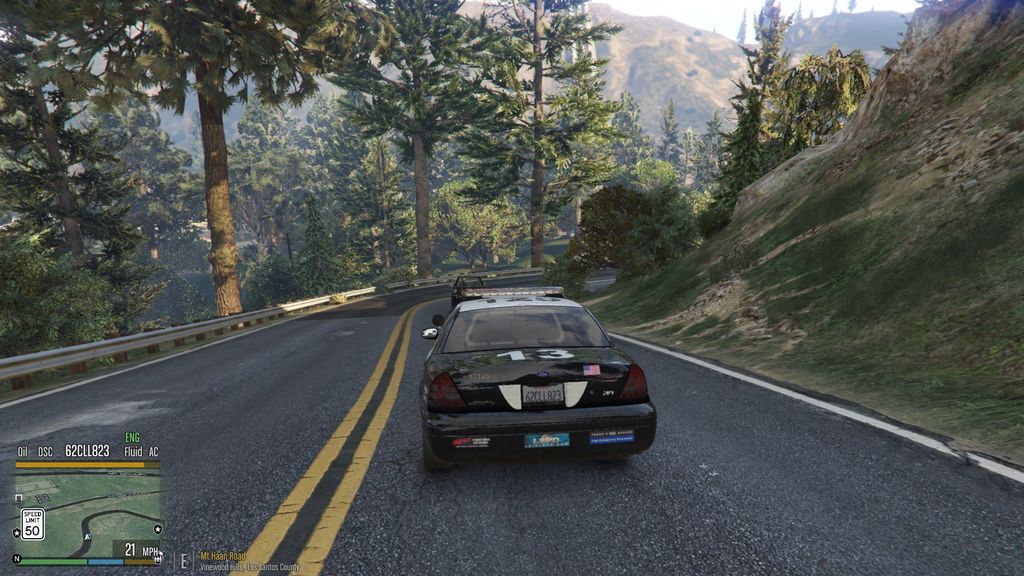
Task: Click the Oil indicator label
Action: (x=22, y=451)
